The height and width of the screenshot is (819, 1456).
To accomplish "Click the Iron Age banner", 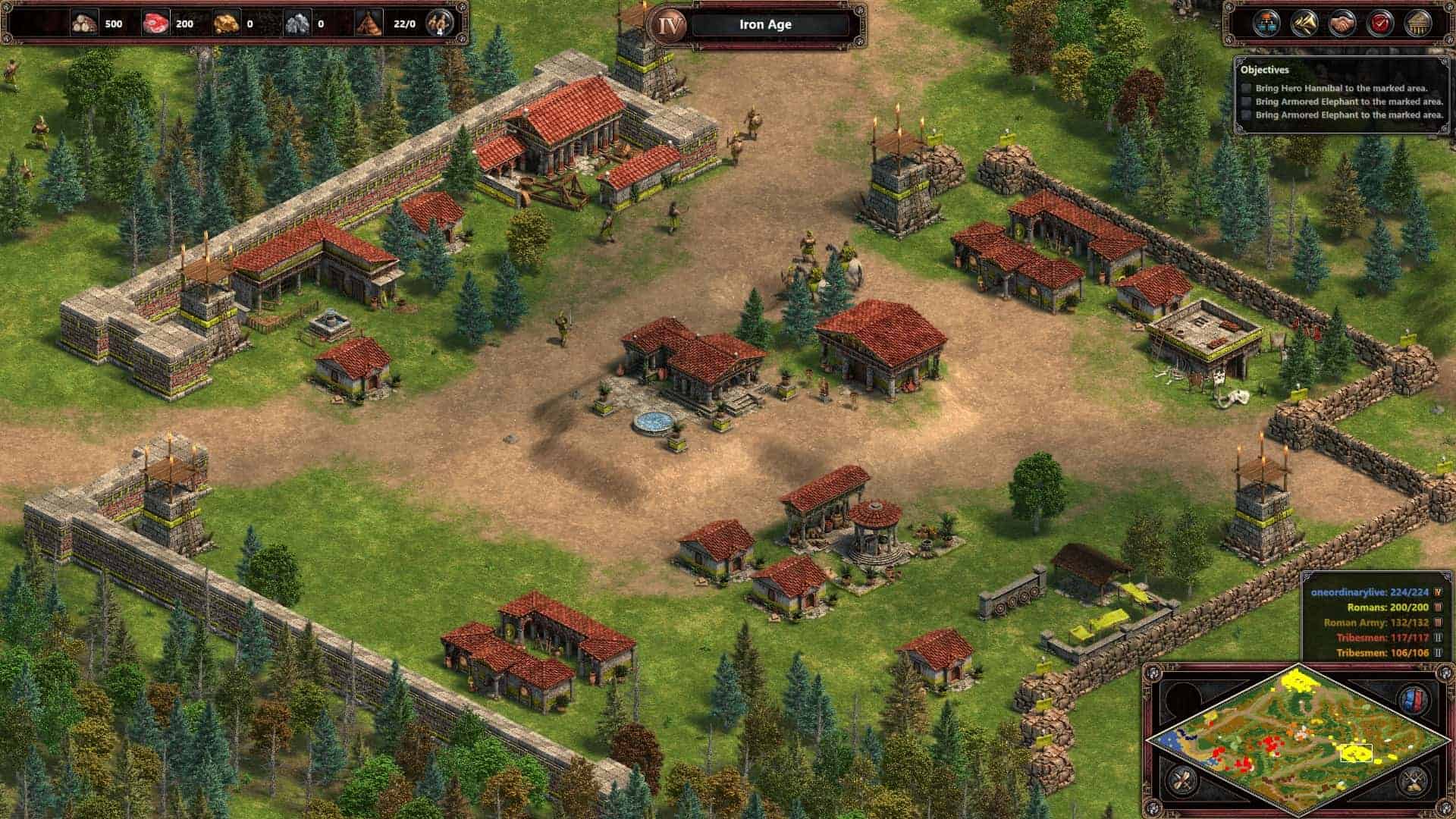I will click(x=765, y=24).
